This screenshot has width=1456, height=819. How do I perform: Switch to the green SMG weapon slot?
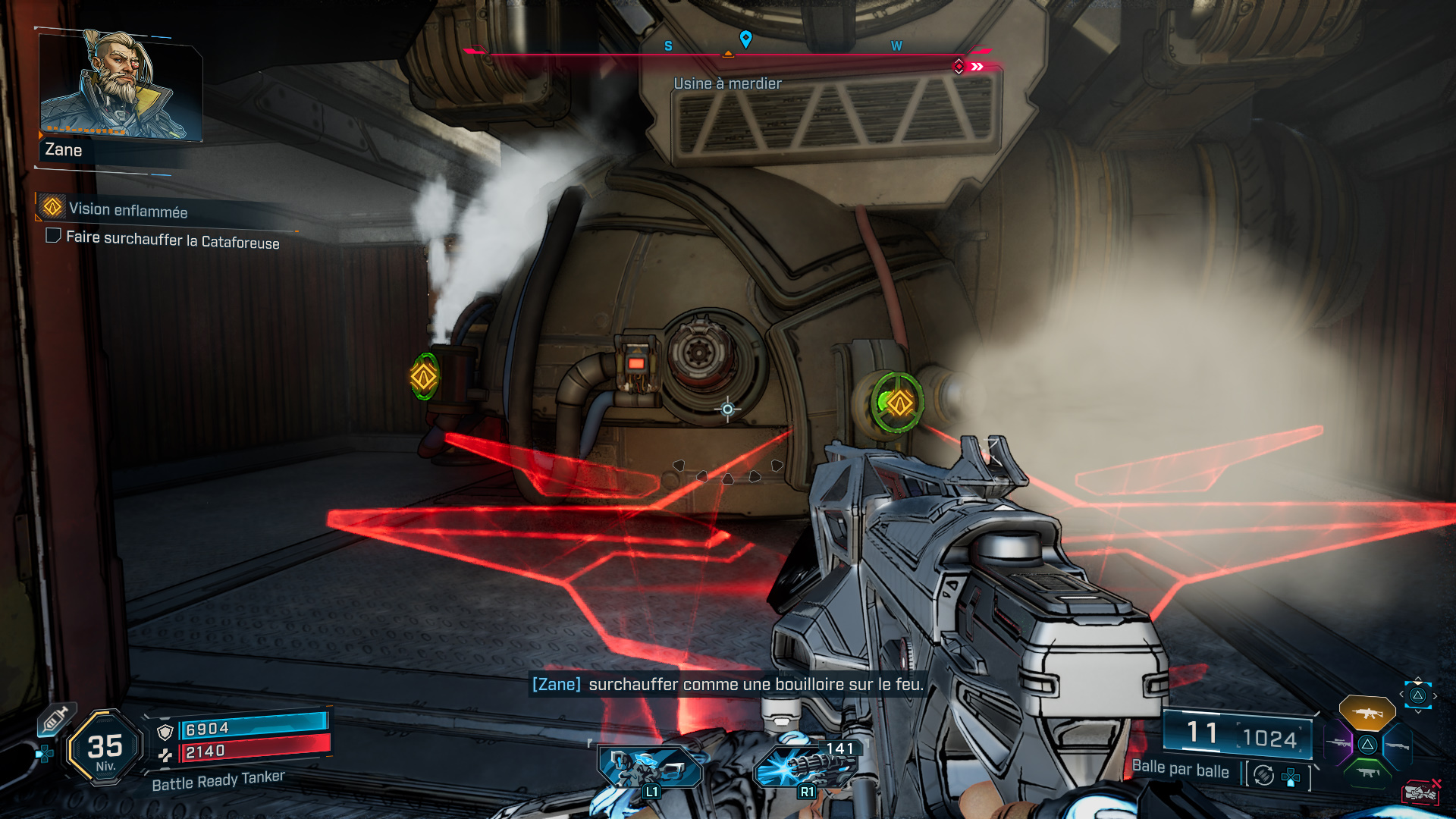pyautogui.click(x=1367, y=773)
